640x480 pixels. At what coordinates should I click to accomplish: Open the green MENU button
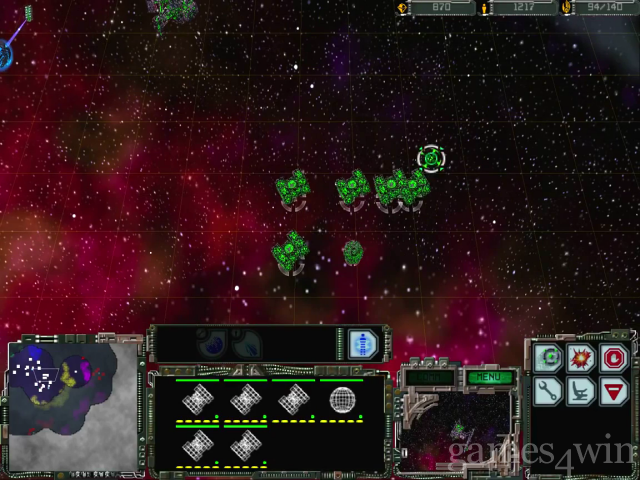[489, 378]
